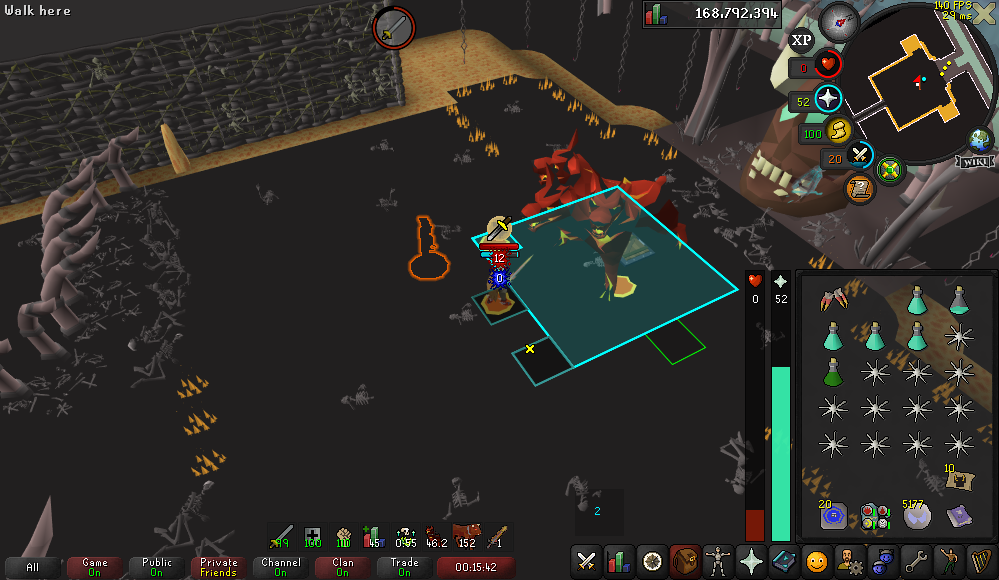
Task: Open the Skills tab
Action: click(x=620, y=562)
